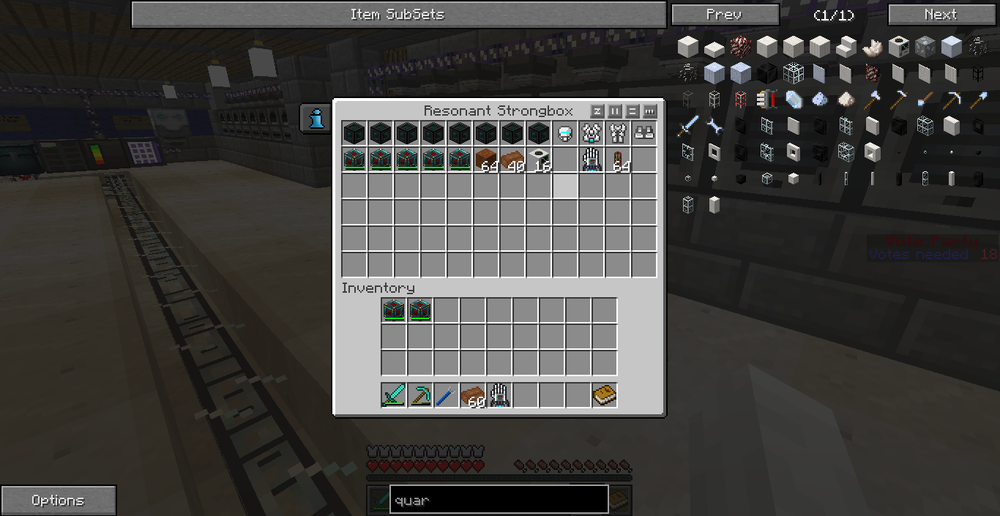Screen dimensions: 1000x516
Task: Focus the search box containing "quar"
Action: tap(497, 499)
